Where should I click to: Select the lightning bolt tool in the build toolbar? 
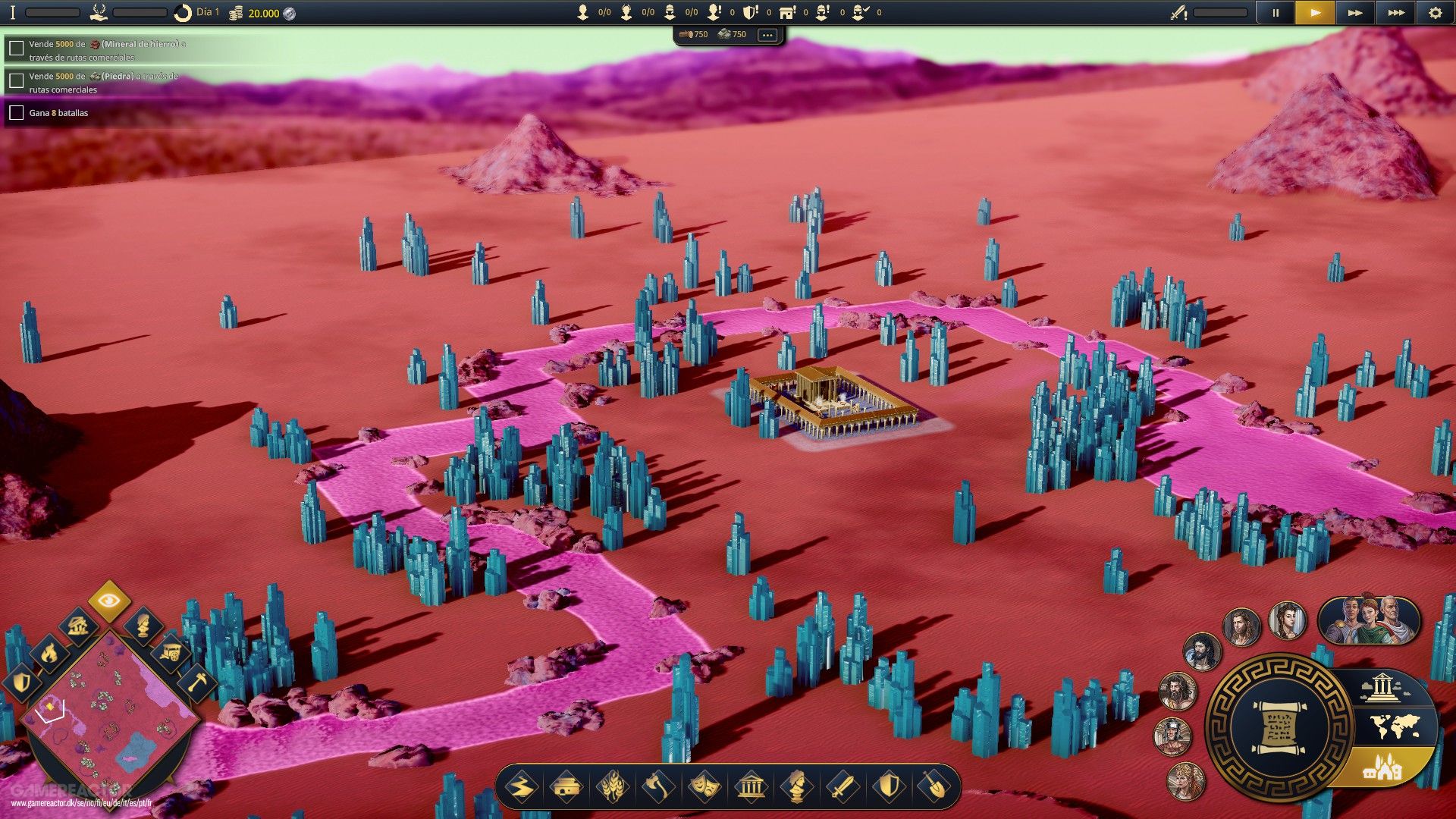pyautogui.click(x=523, y=787)
